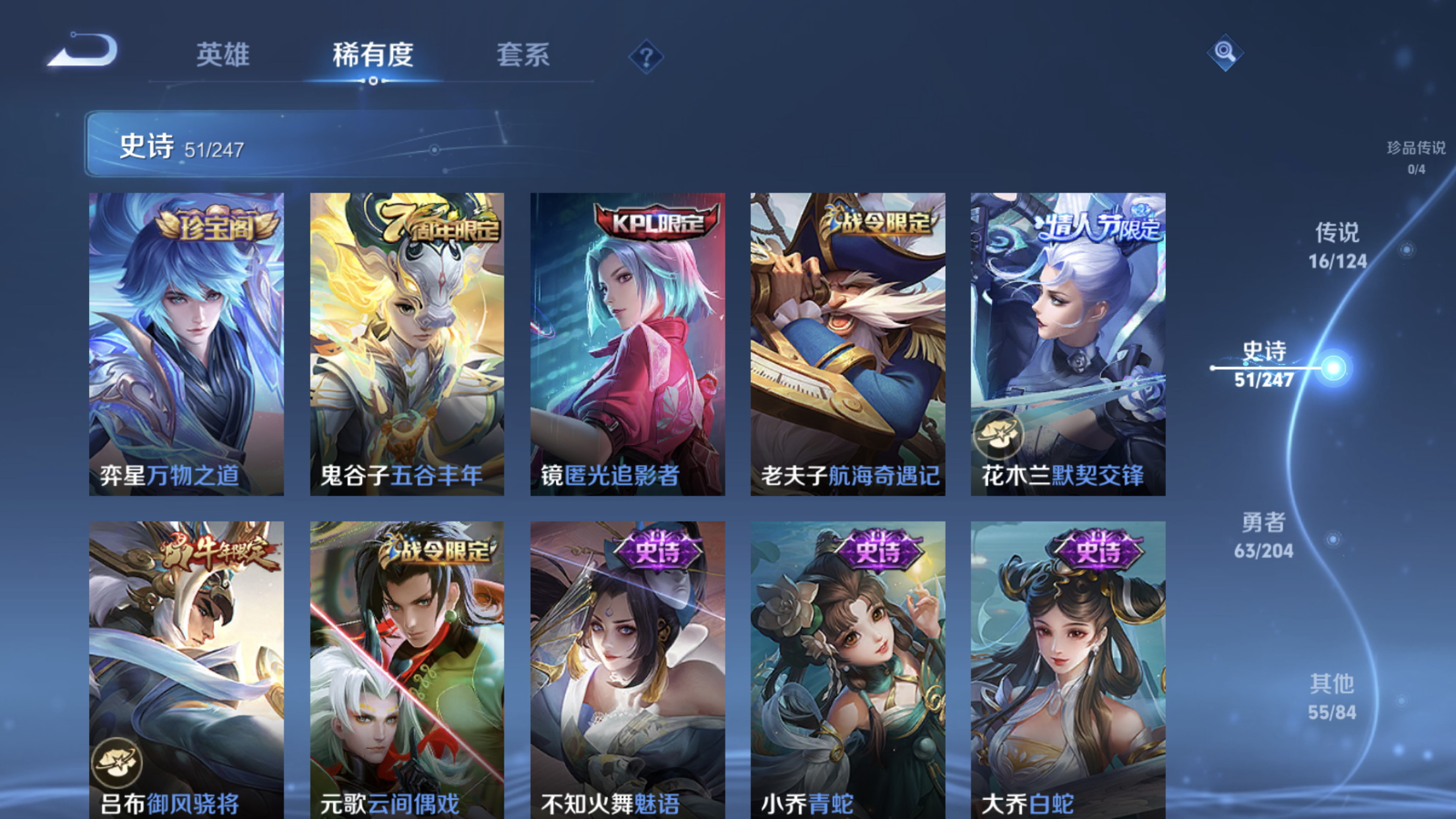View the 老夫子航海奇遇记 skin card
Viewport: 1456px width, 819px height.
847,344
